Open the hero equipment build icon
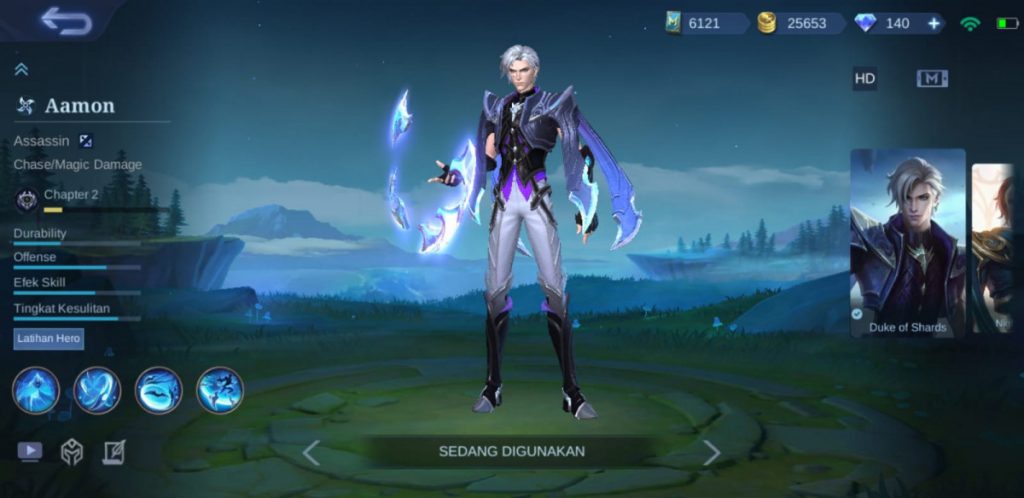 72,451
